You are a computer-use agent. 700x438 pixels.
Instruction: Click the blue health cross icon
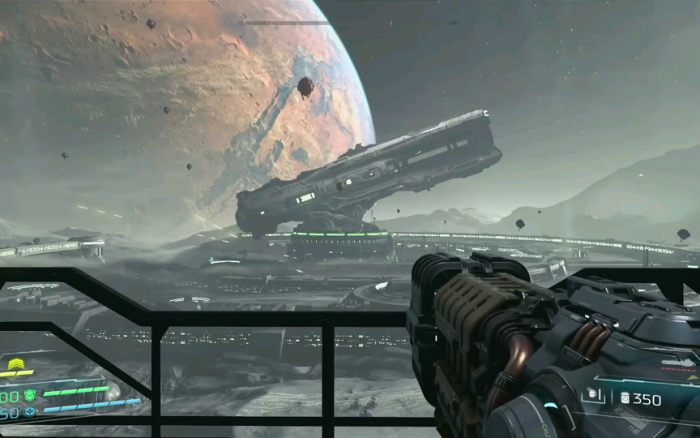tap(29, 411)
